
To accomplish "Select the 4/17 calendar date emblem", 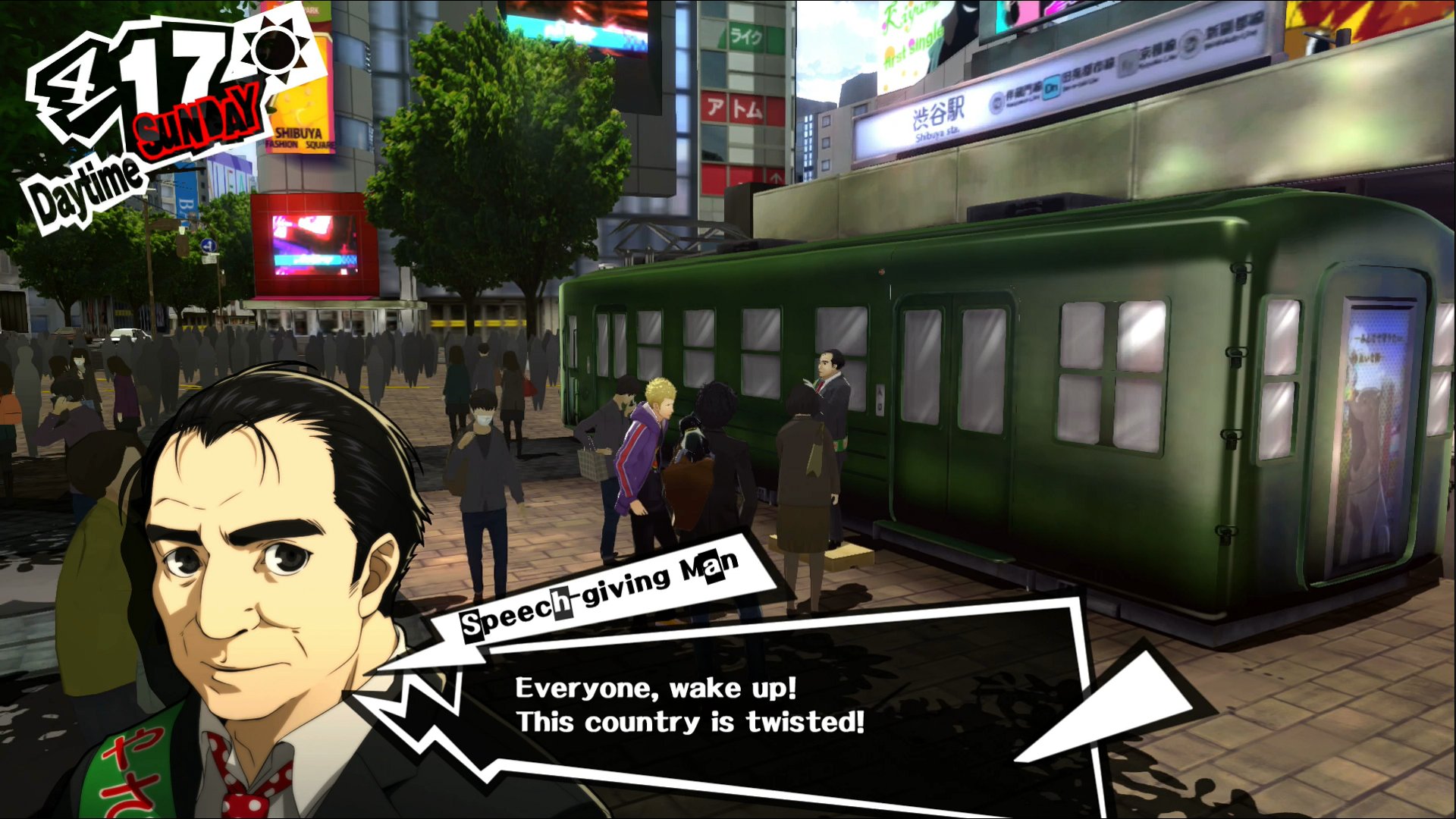I will coord(133,72).
